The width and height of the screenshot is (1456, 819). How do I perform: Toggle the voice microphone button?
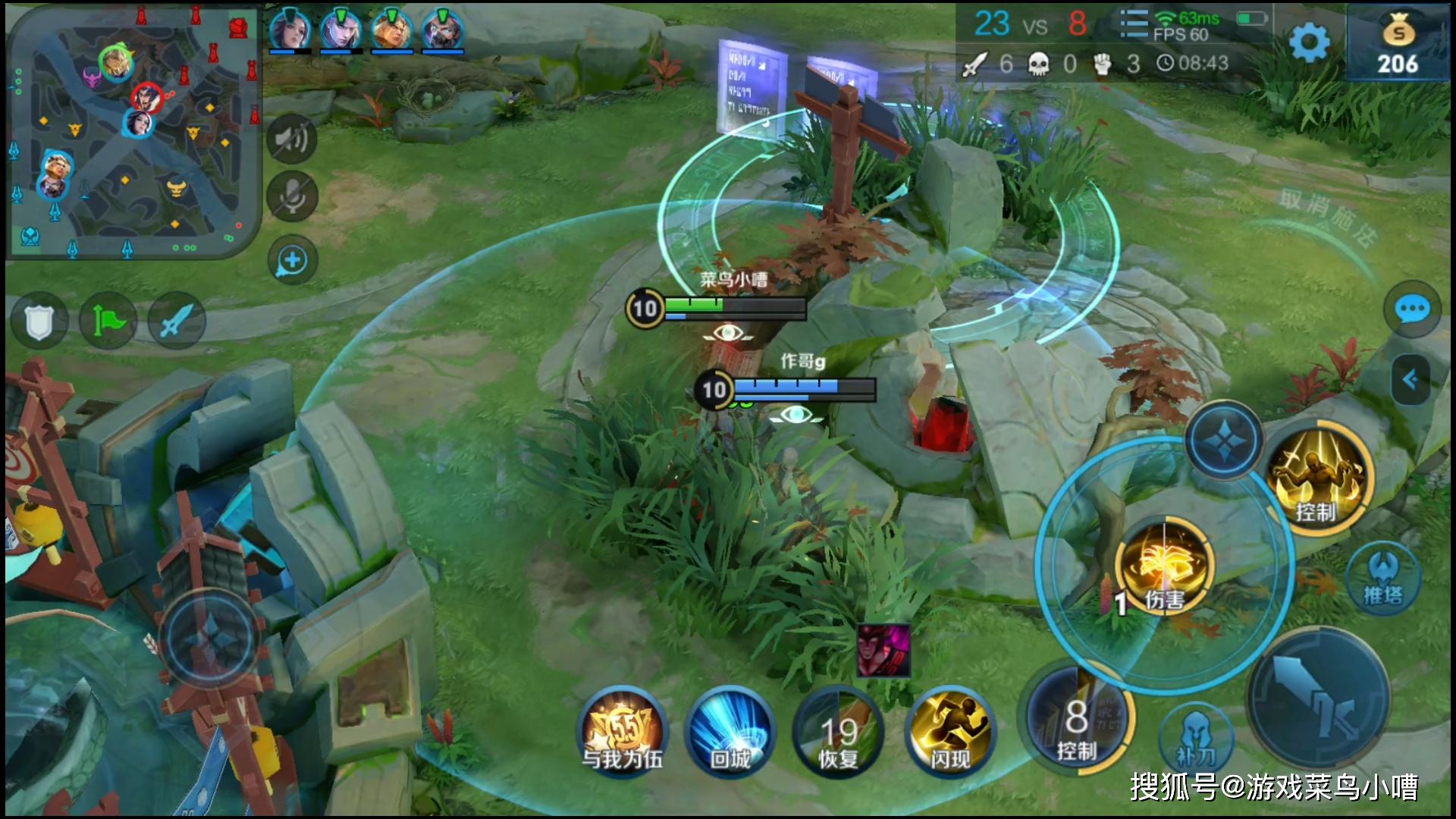292,196
